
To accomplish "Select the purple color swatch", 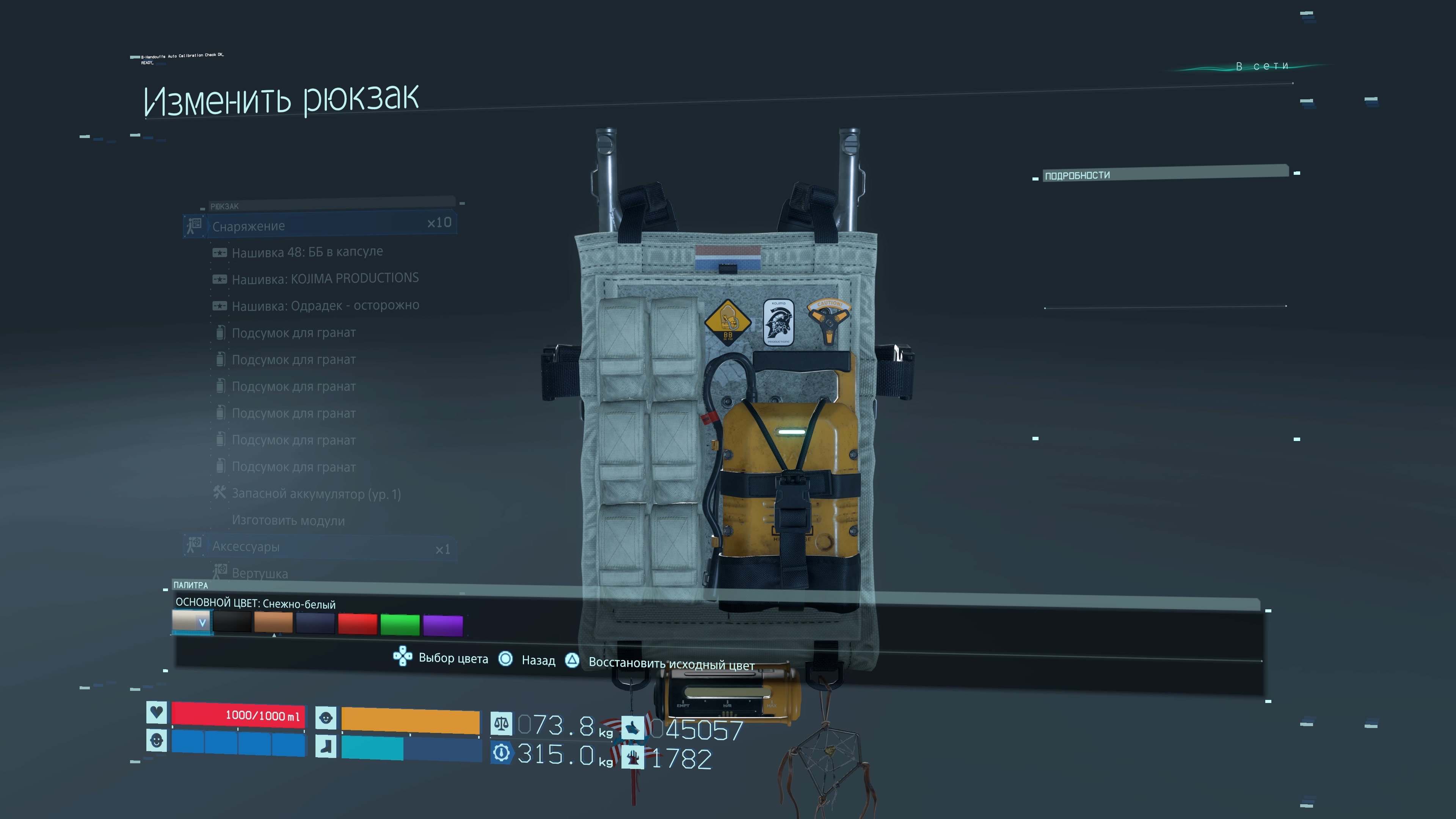I will point(442,625).
